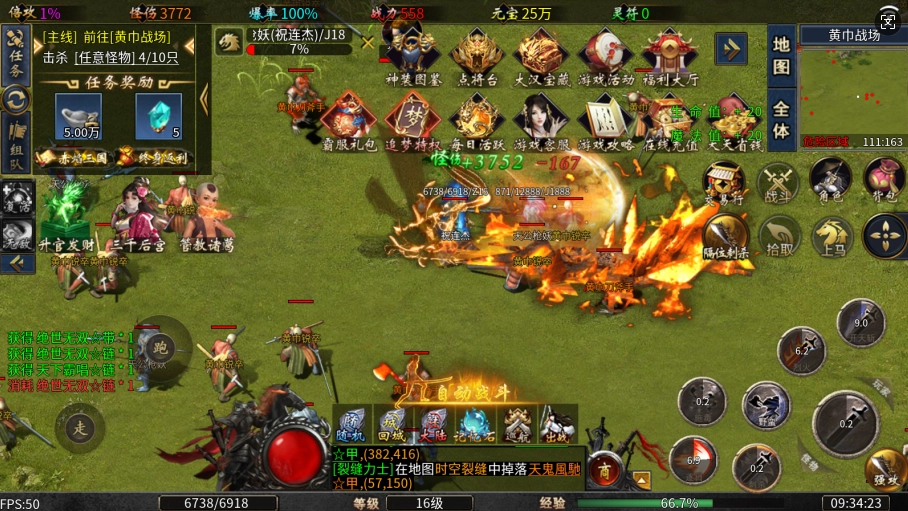Click the 黄巾战场 minimap

855,90
